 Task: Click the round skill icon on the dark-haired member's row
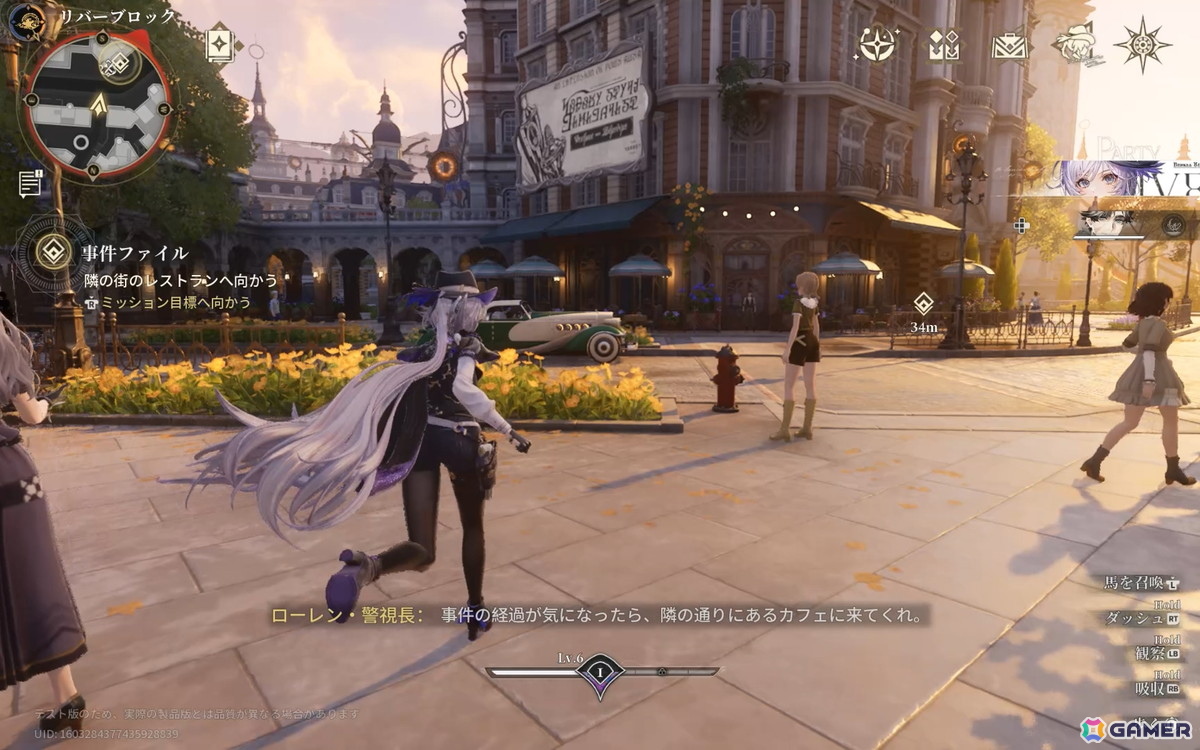pyautogui.click(x=1174, y=225)
